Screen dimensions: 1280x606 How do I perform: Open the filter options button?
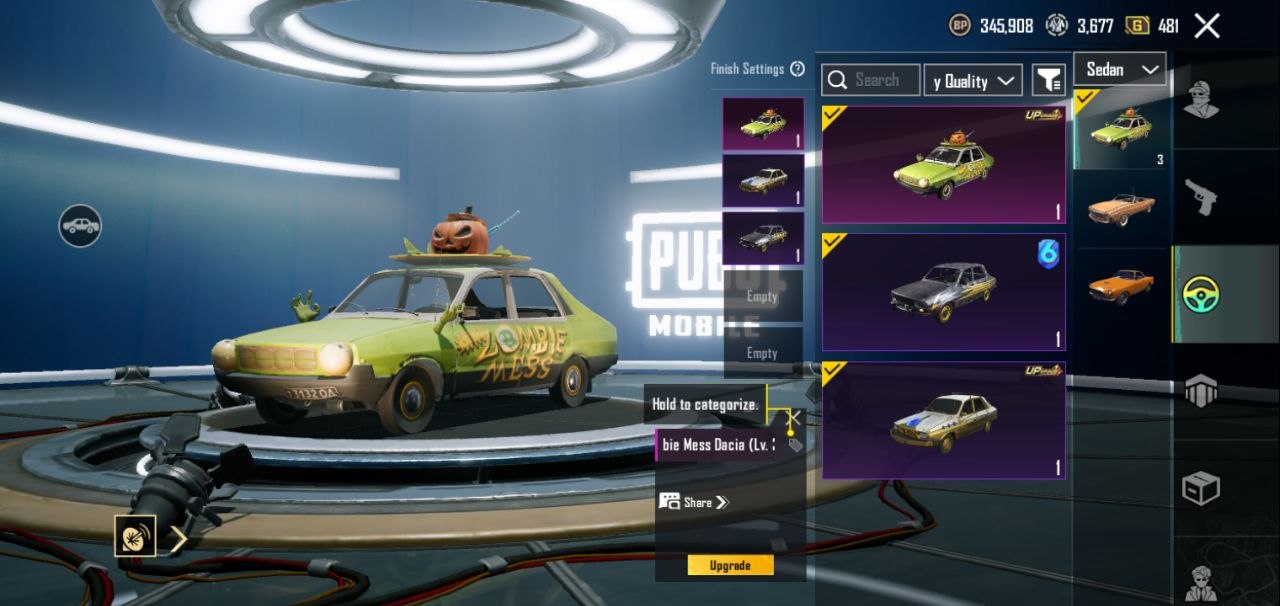1048,81
